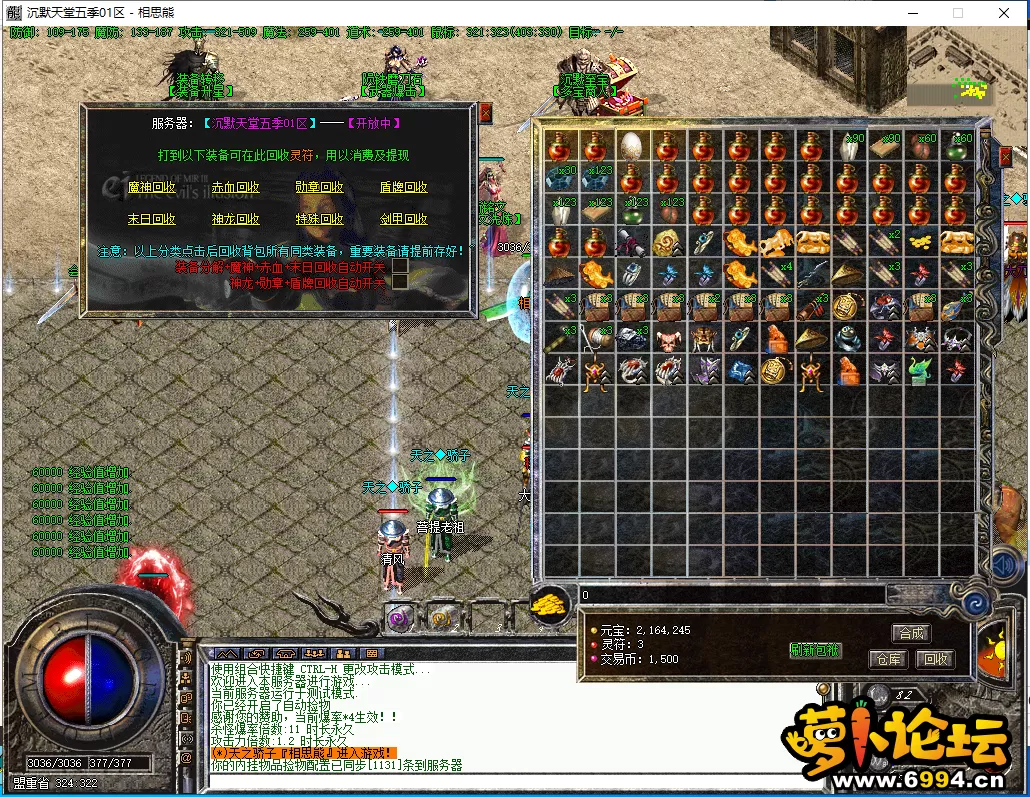Screen dimensions: 1030x797
Task: Maximize the game window
Action: pos(958,13)
